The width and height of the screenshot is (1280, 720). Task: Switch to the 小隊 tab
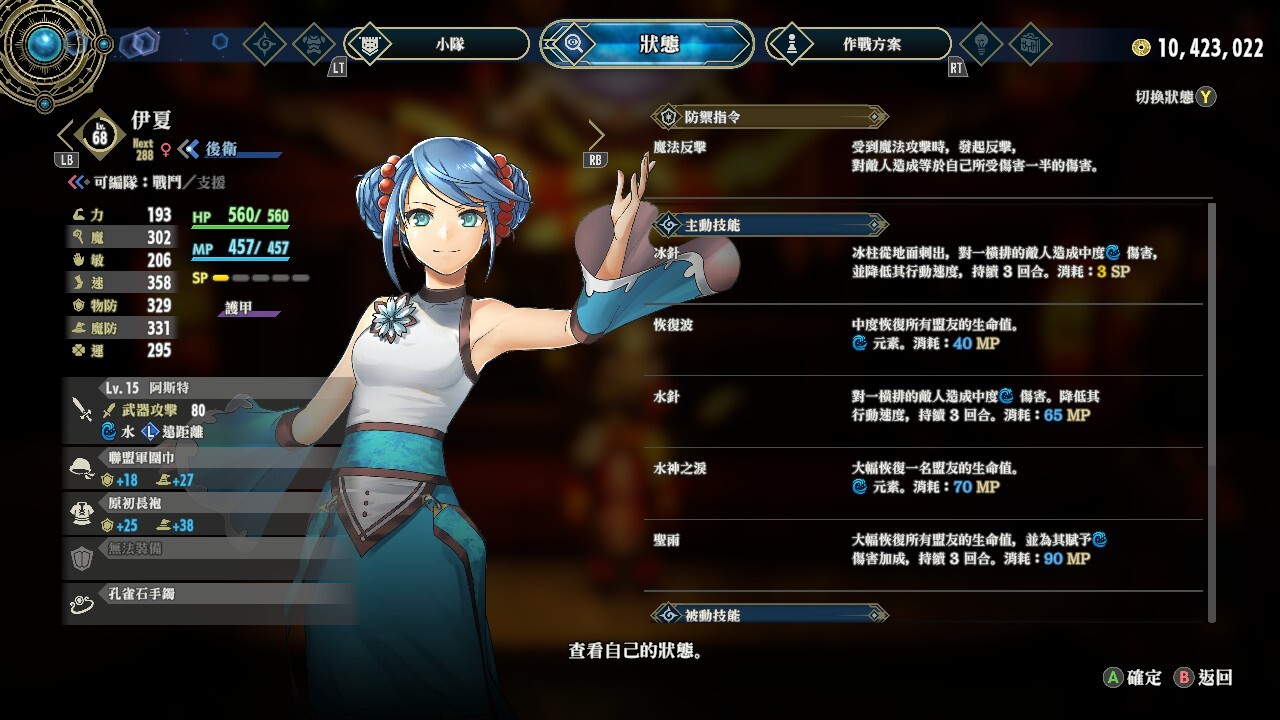point(436,44)
